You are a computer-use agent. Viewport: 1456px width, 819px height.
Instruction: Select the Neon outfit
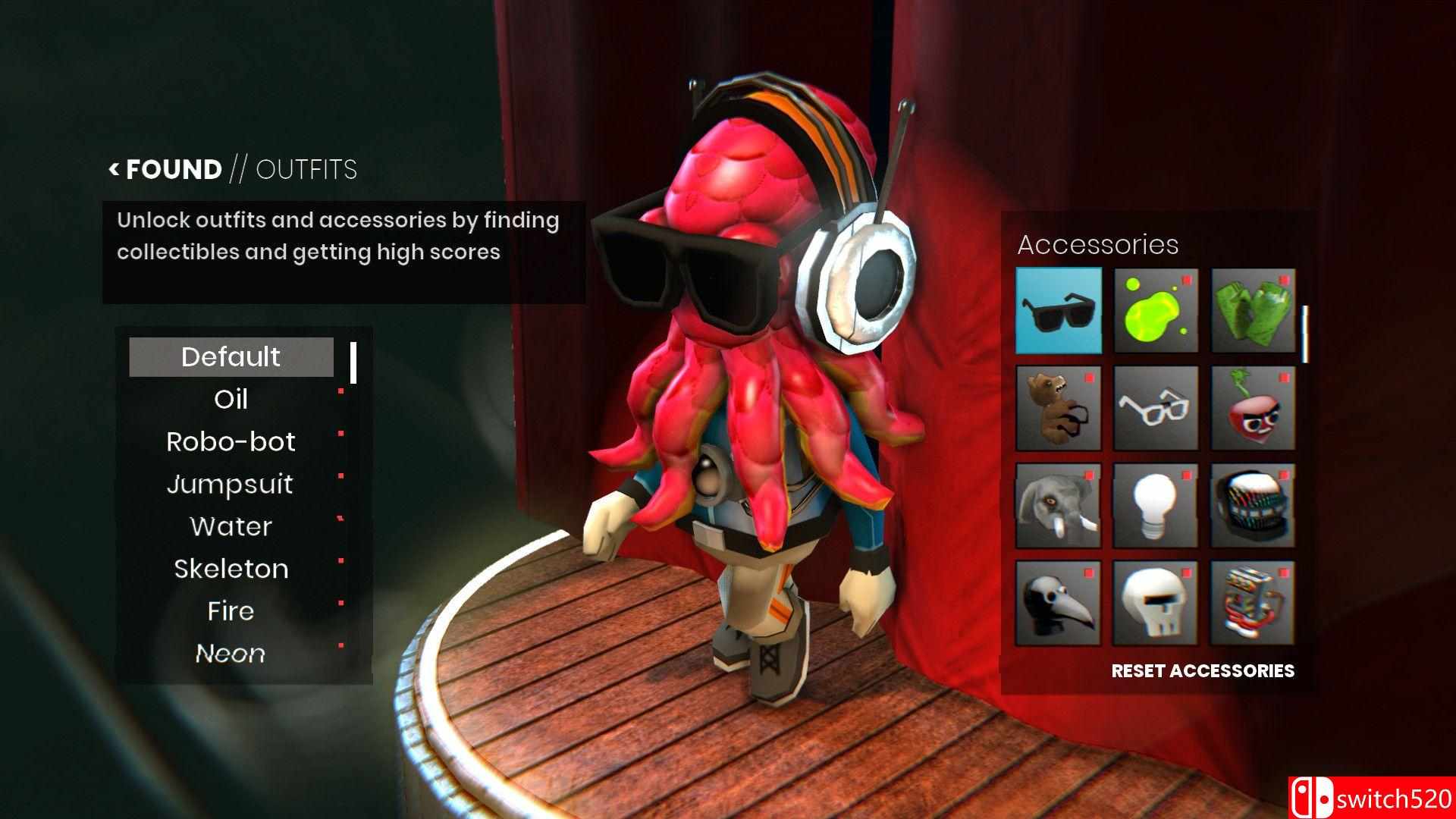click(231, 654)
